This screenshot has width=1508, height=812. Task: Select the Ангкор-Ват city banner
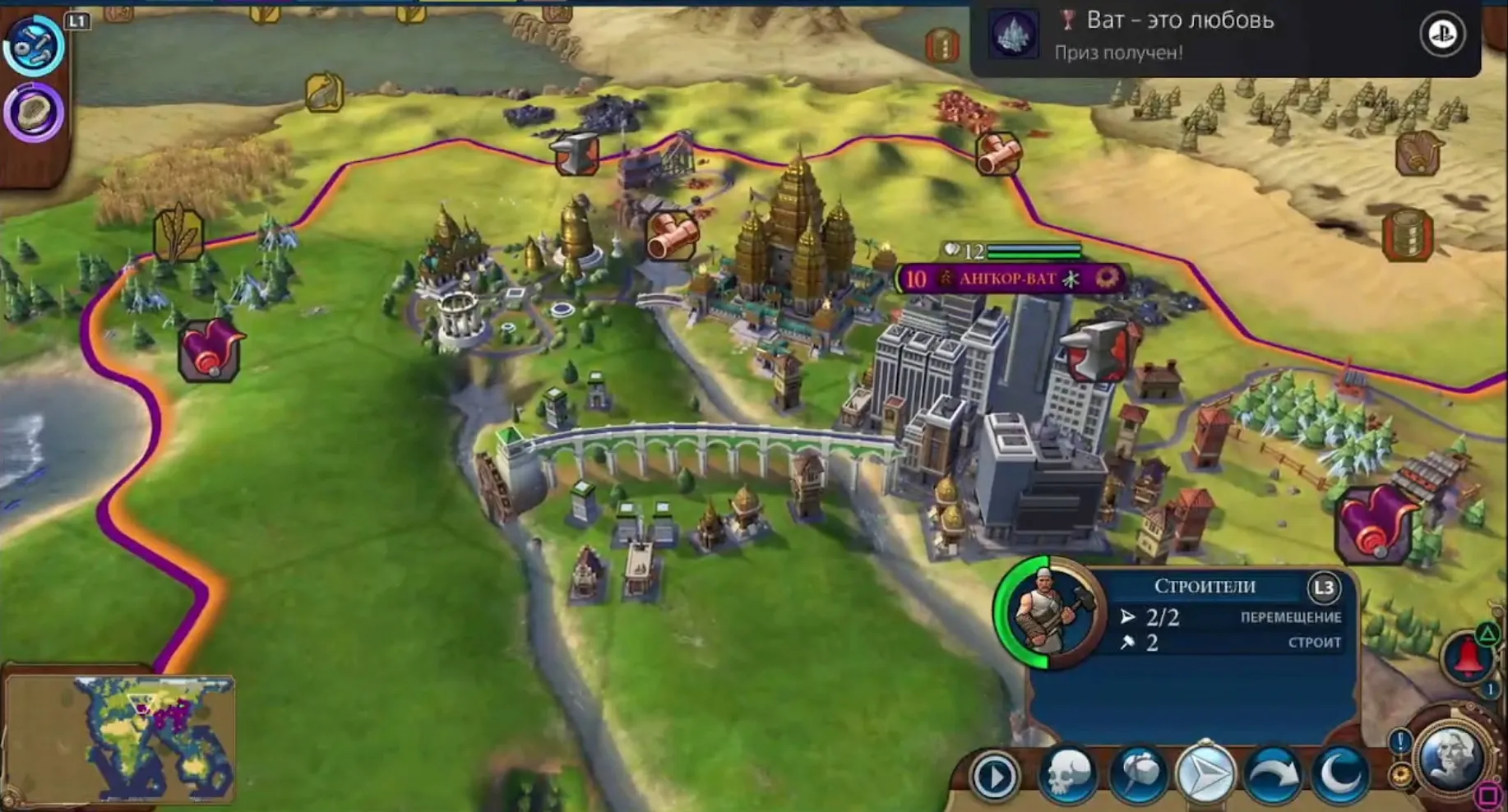[x=1008, y=279]
